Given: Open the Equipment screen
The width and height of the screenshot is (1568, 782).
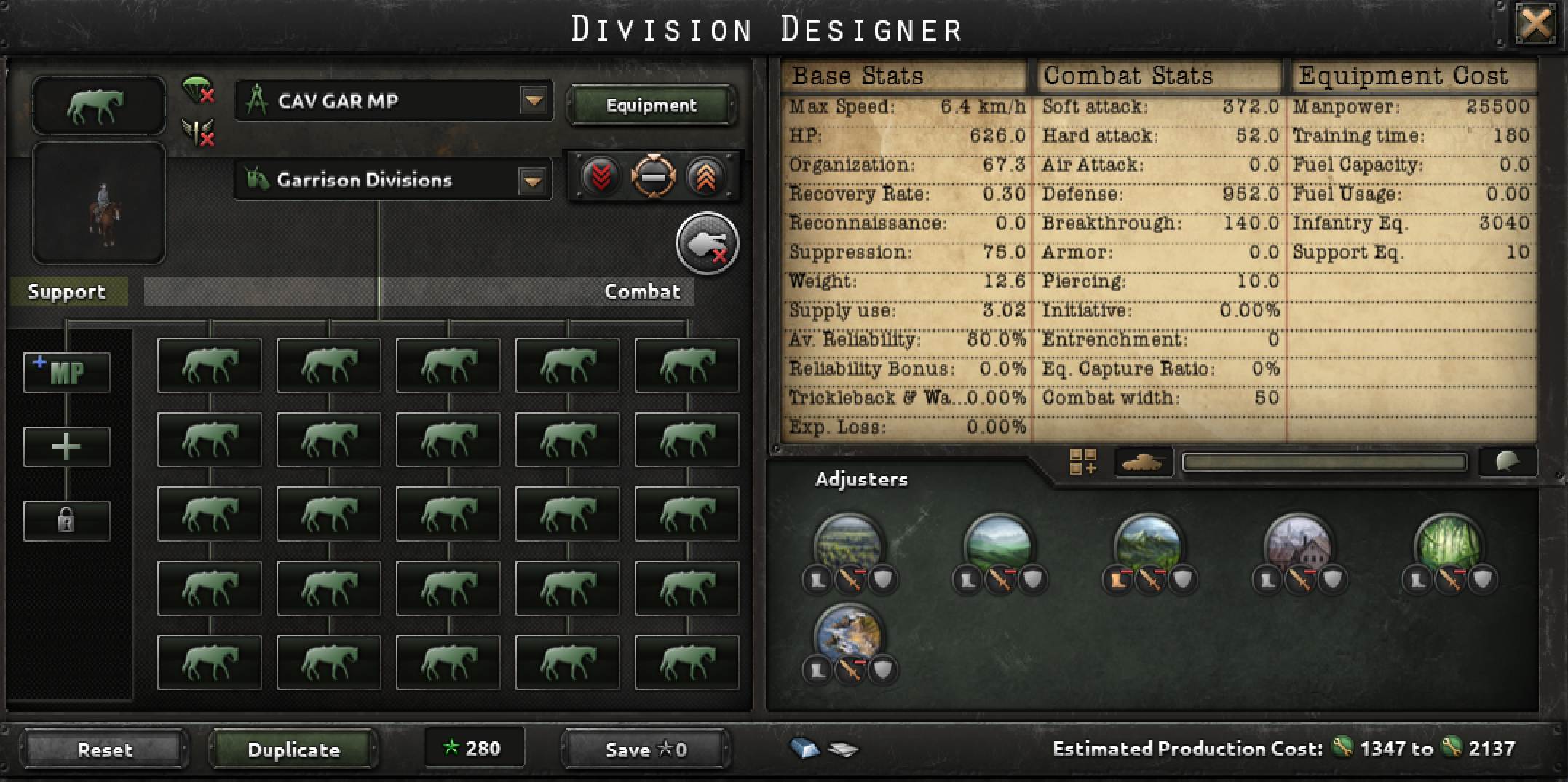Looking at the screenshot, I should point(652,105).
